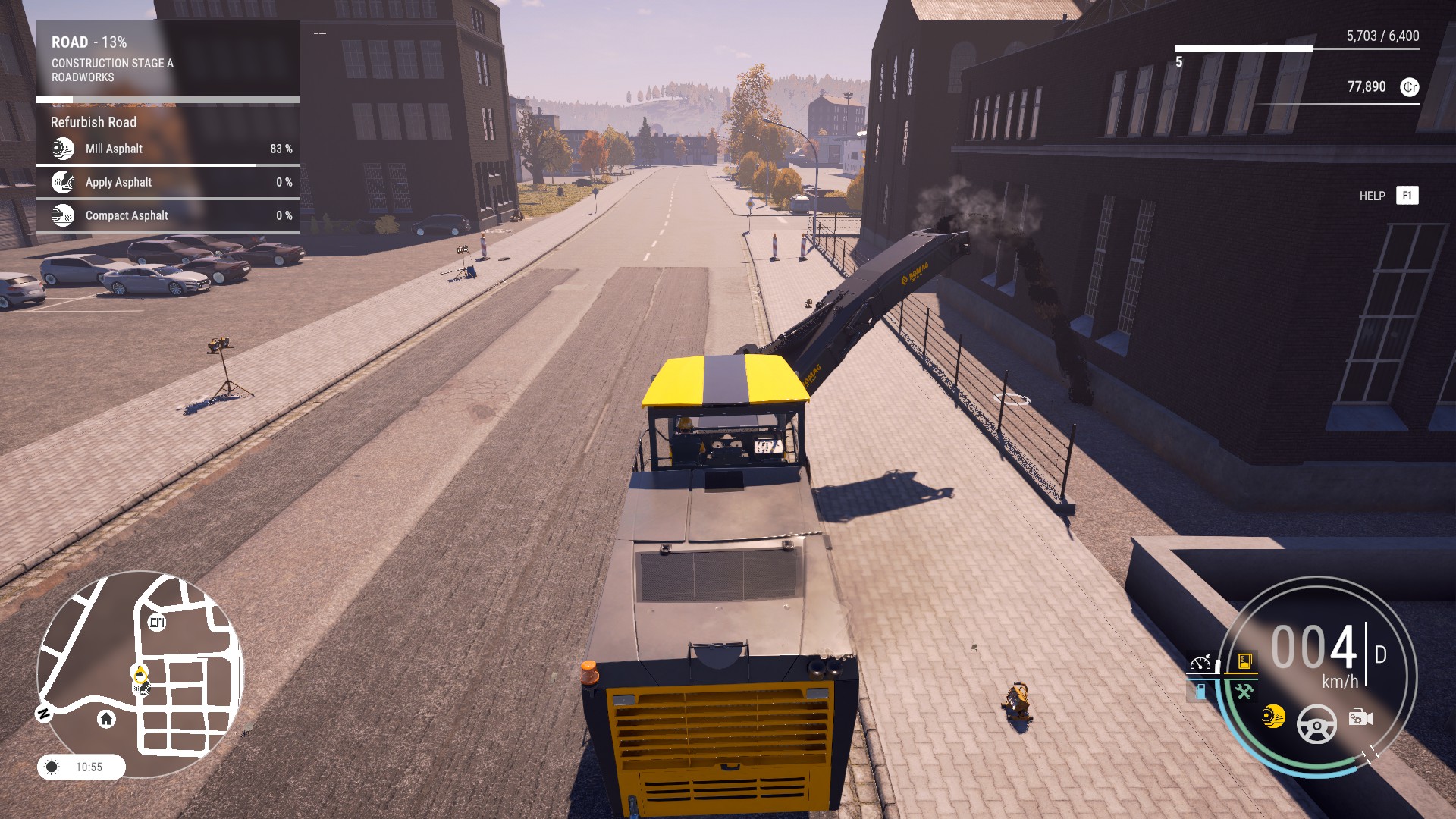Viewport: 1456px width, 819px height.
Task: Select the Apply Asphalt objective row
Action: pyautogui.click(x=168, y=182)
